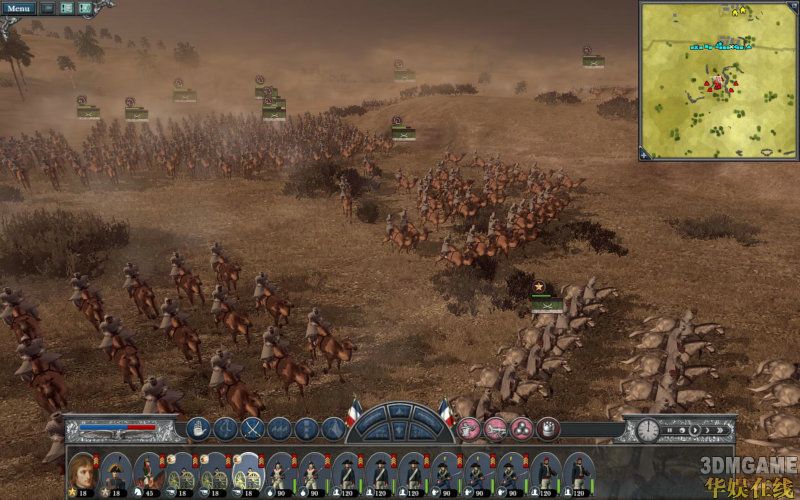Click the battlefield minimap
The width and height of the screenshot is (800, 500).
click(718, 81)
